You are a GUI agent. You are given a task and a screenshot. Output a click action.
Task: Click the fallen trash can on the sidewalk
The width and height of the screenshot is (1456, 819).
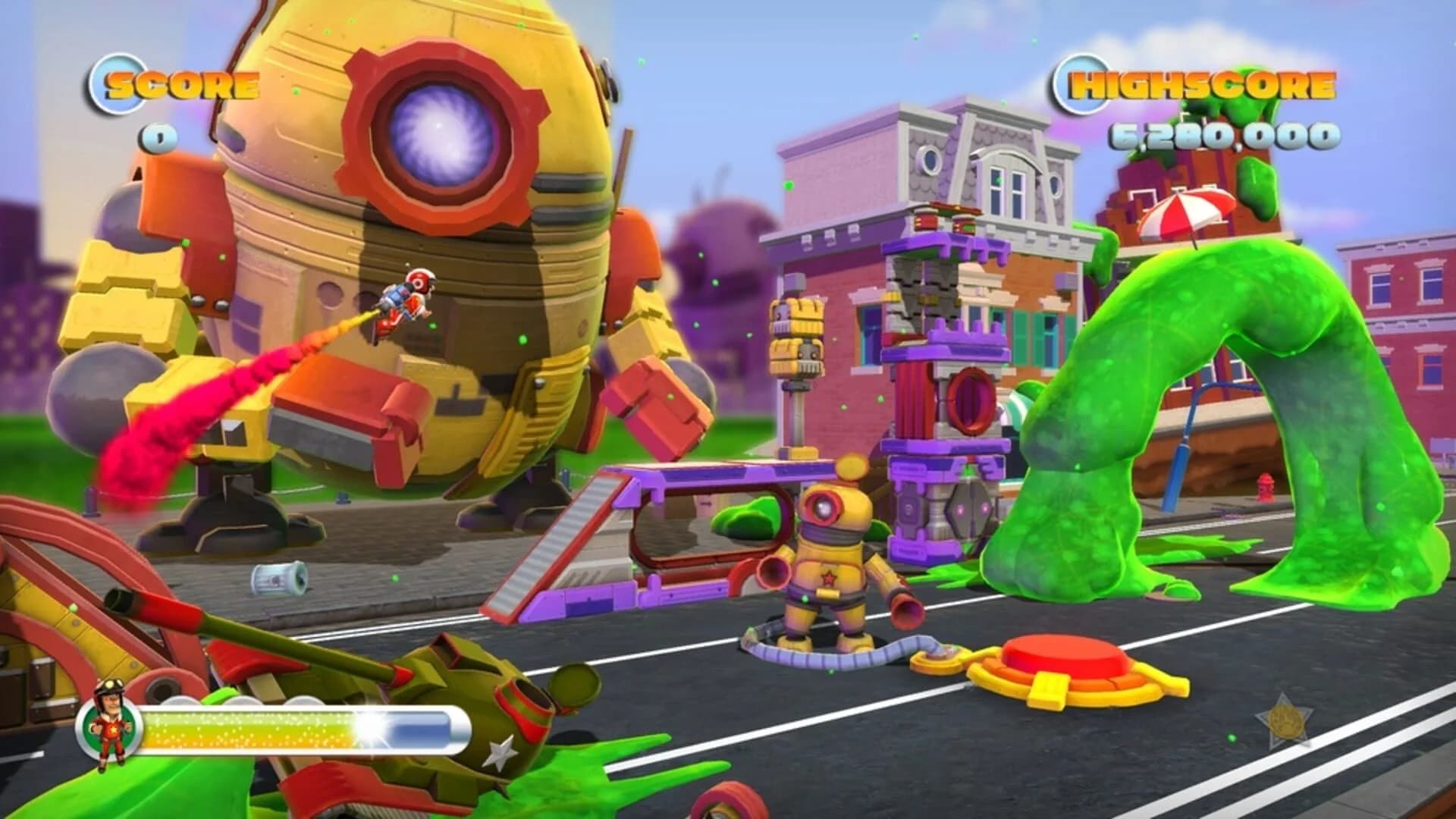click(x=281, y=578)
